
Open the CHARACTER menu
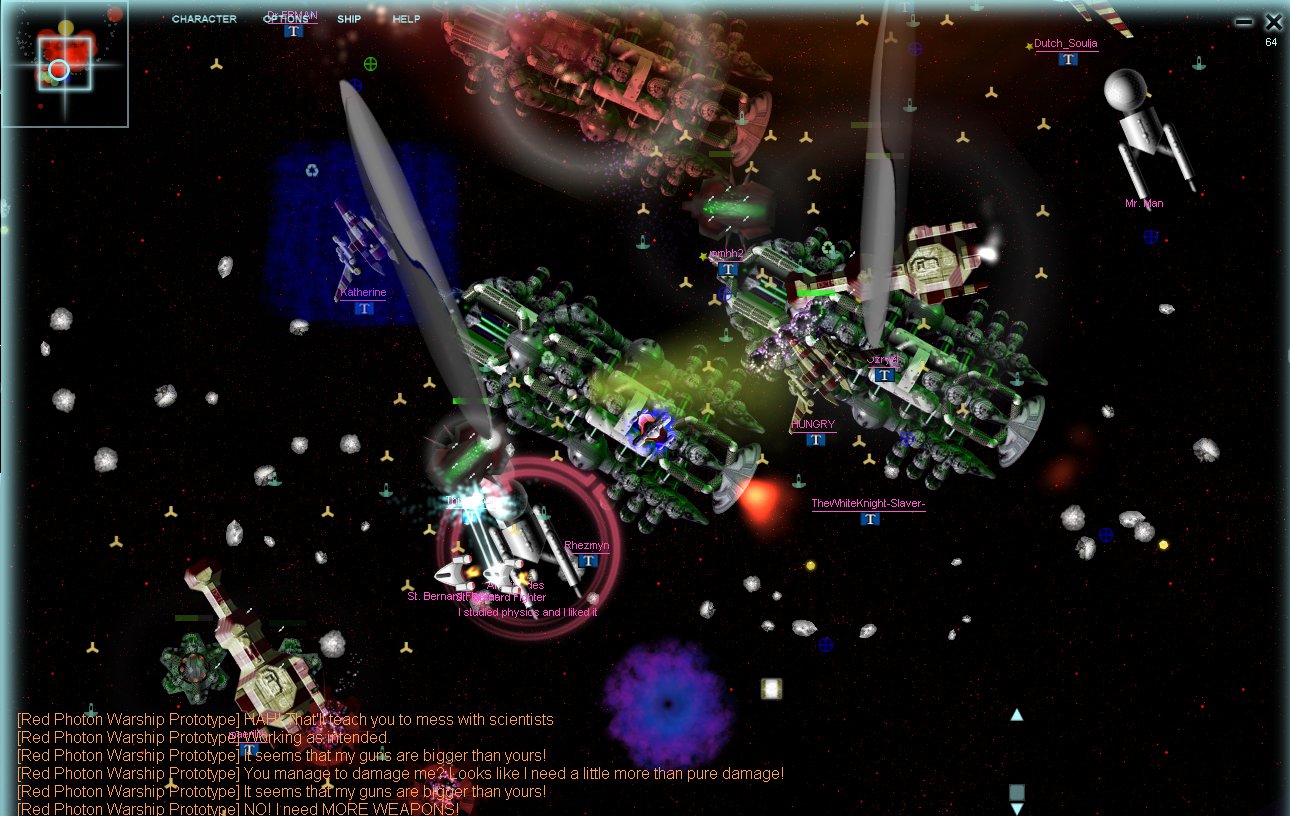(x=204, y=19)
